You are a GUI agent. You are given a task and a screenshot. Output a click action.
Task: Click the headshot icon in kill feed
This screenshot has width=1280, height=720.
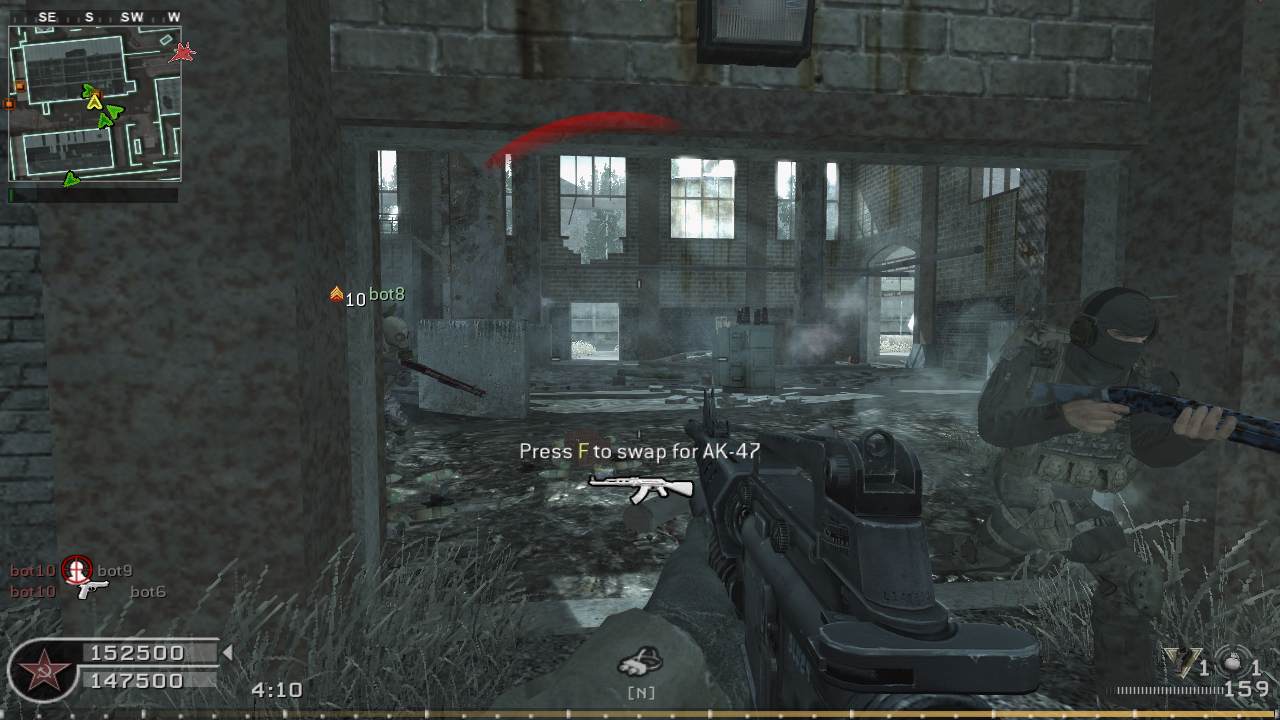[x=77, y=570]
